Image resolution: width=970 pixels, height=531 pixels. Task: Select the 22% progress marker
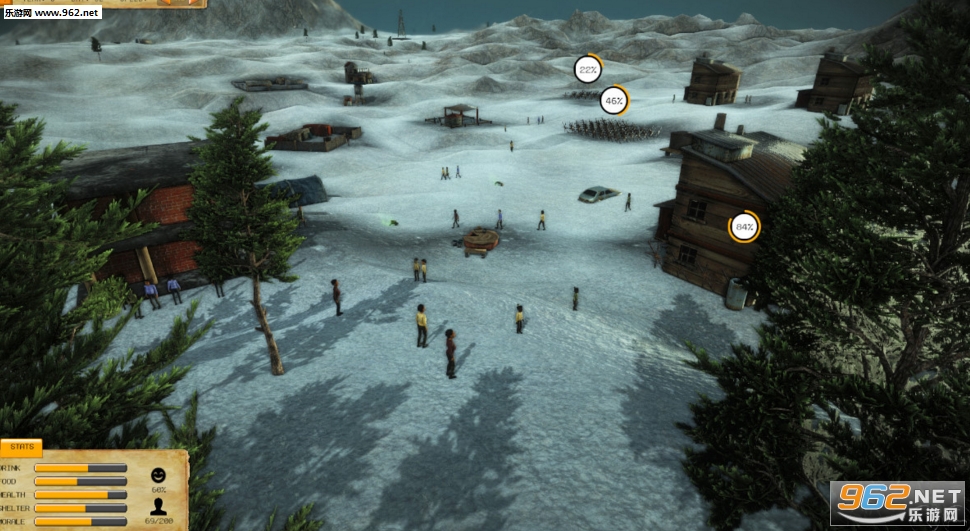[587, 69]
